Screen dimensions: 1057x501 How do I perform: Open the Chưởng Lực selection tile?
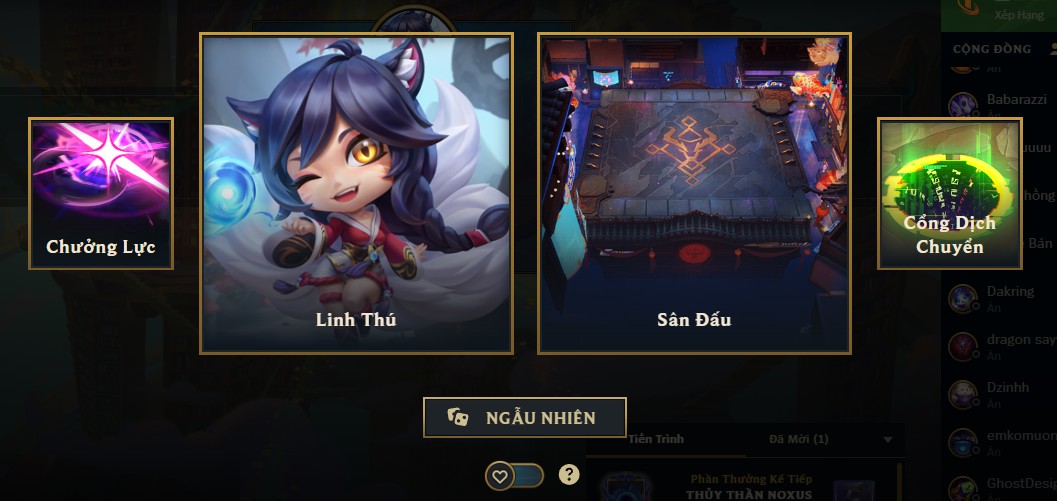pos(101,194)
